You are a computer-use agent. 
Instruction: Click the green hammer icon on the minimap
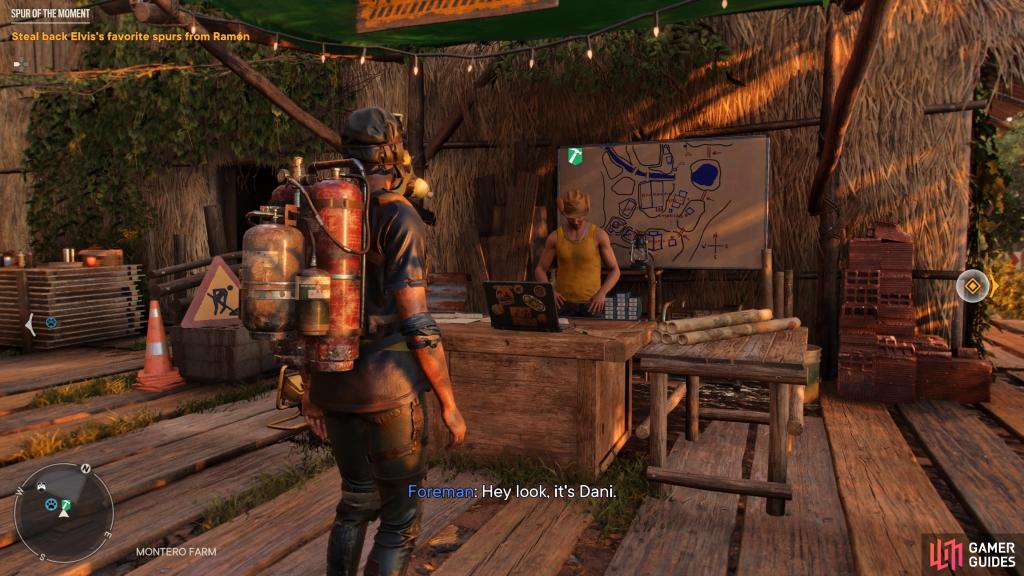coord(65,505)
